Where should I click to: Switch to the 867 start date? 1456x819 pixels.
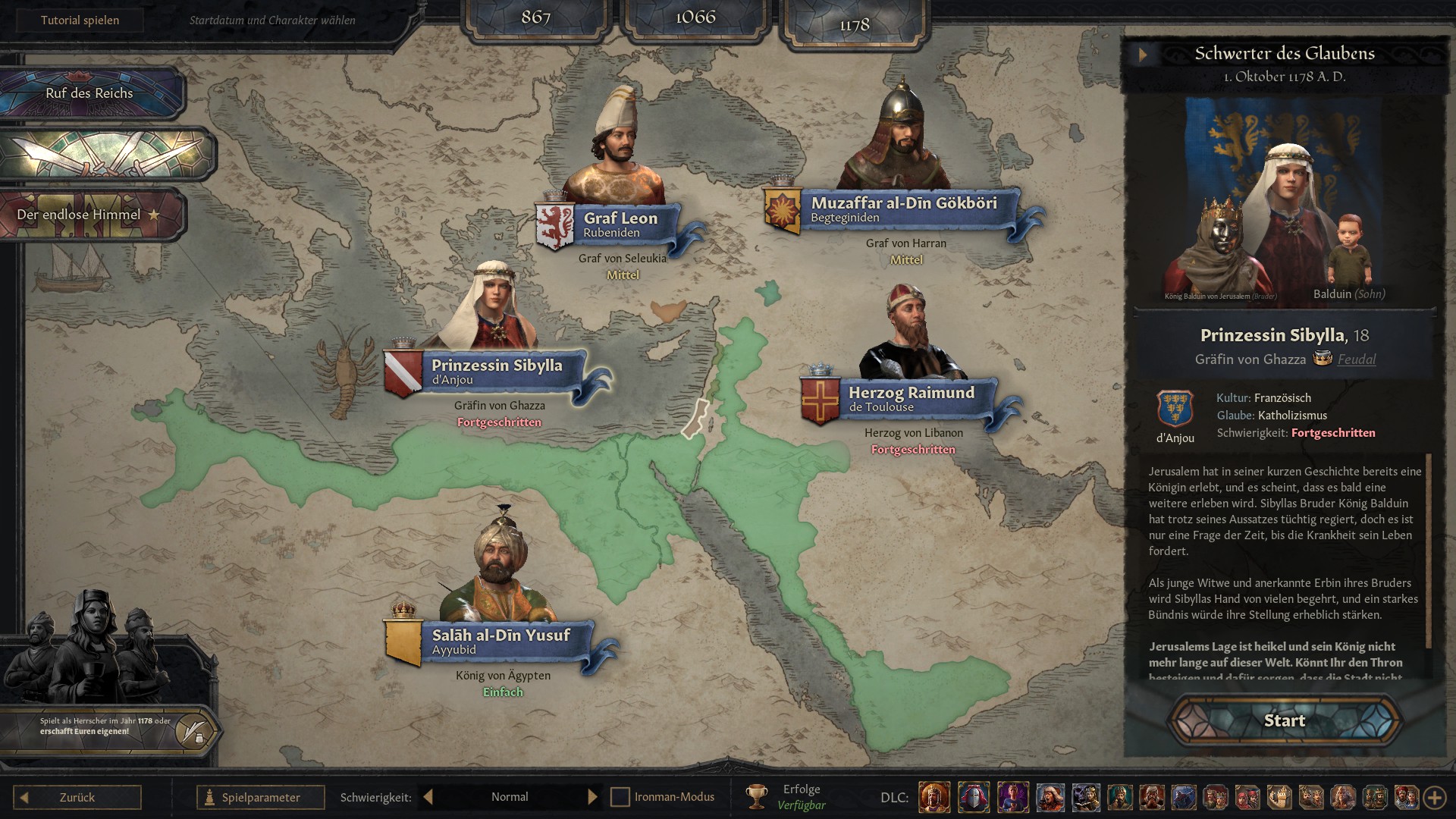(x=535, y=17)
